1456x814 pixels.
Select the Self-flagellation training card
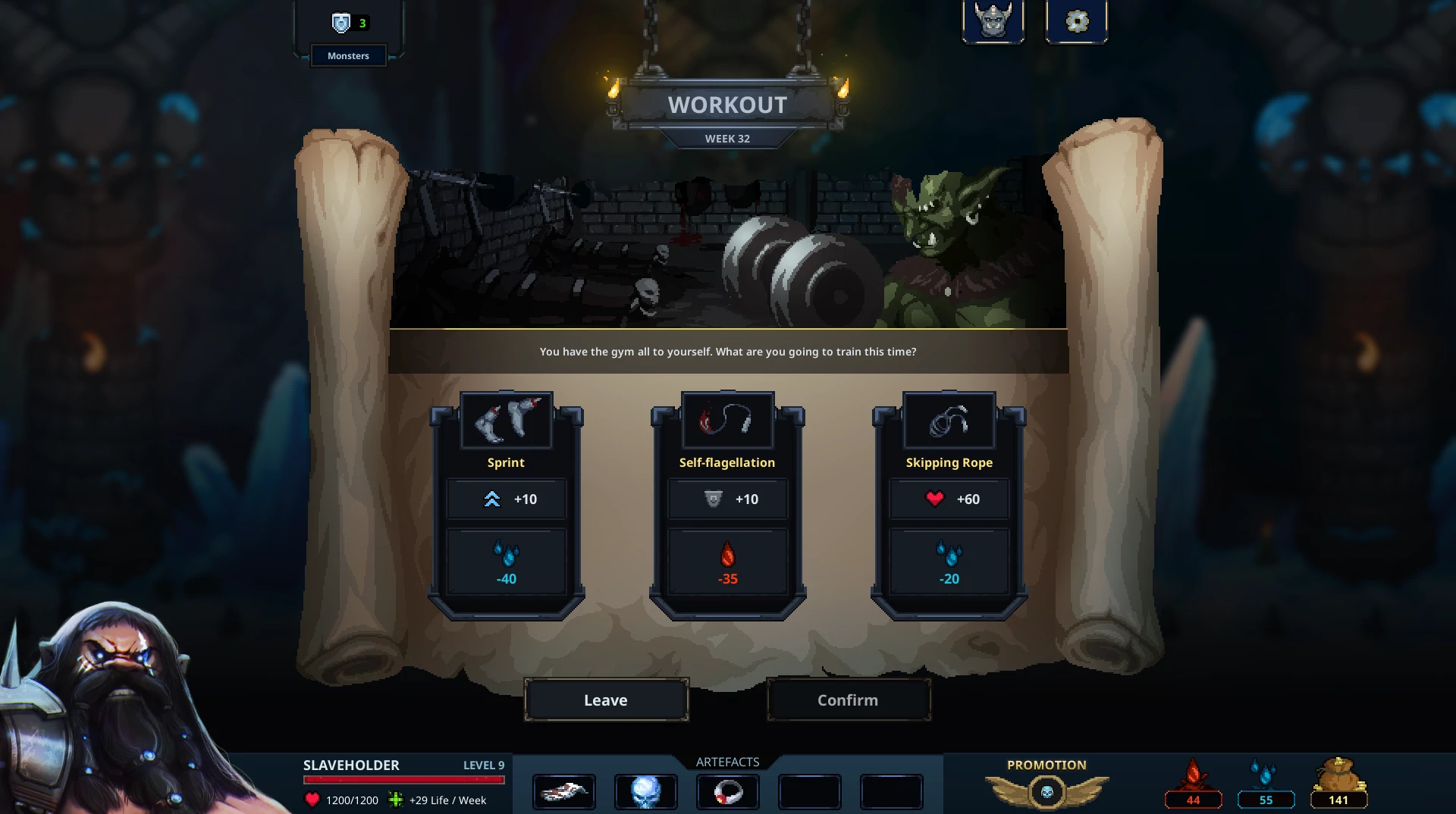(x=727, y=504)
